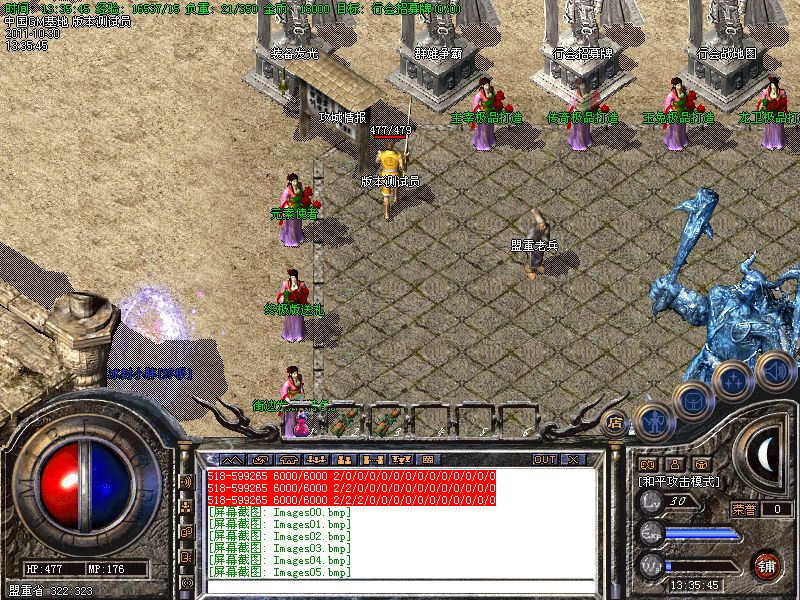
Task: Open the character status panel icon
Action: (x=653, y=421)
